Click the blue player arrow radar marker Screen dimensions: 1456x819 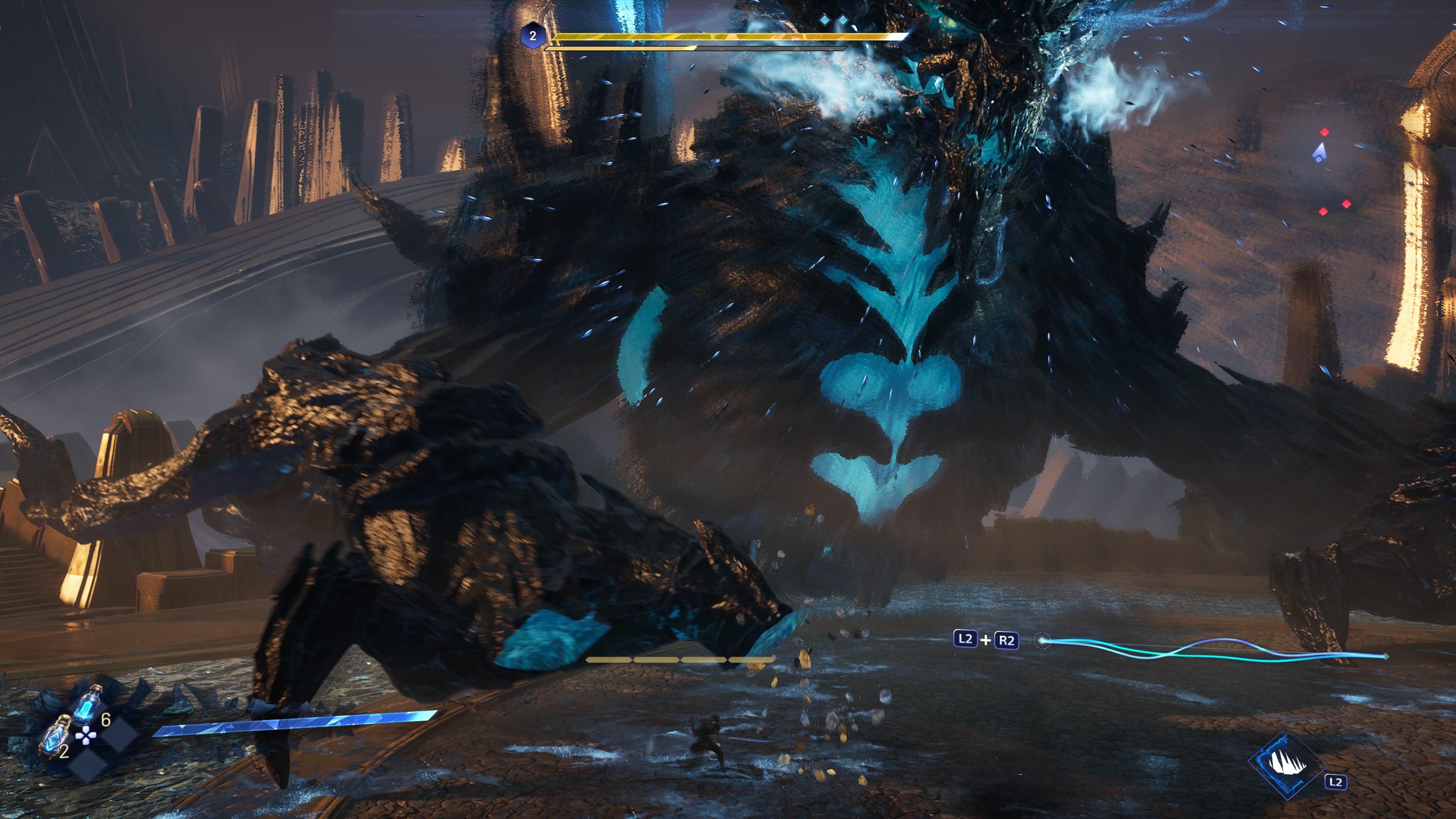click(1319, 152)
